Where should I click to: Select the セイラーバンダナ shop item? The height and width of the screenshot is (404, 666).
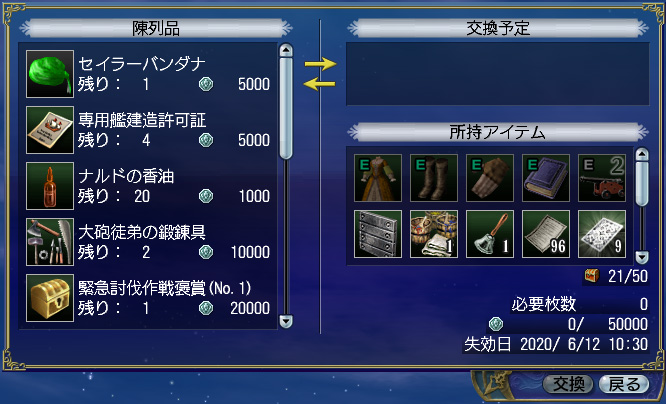[150, 73]
